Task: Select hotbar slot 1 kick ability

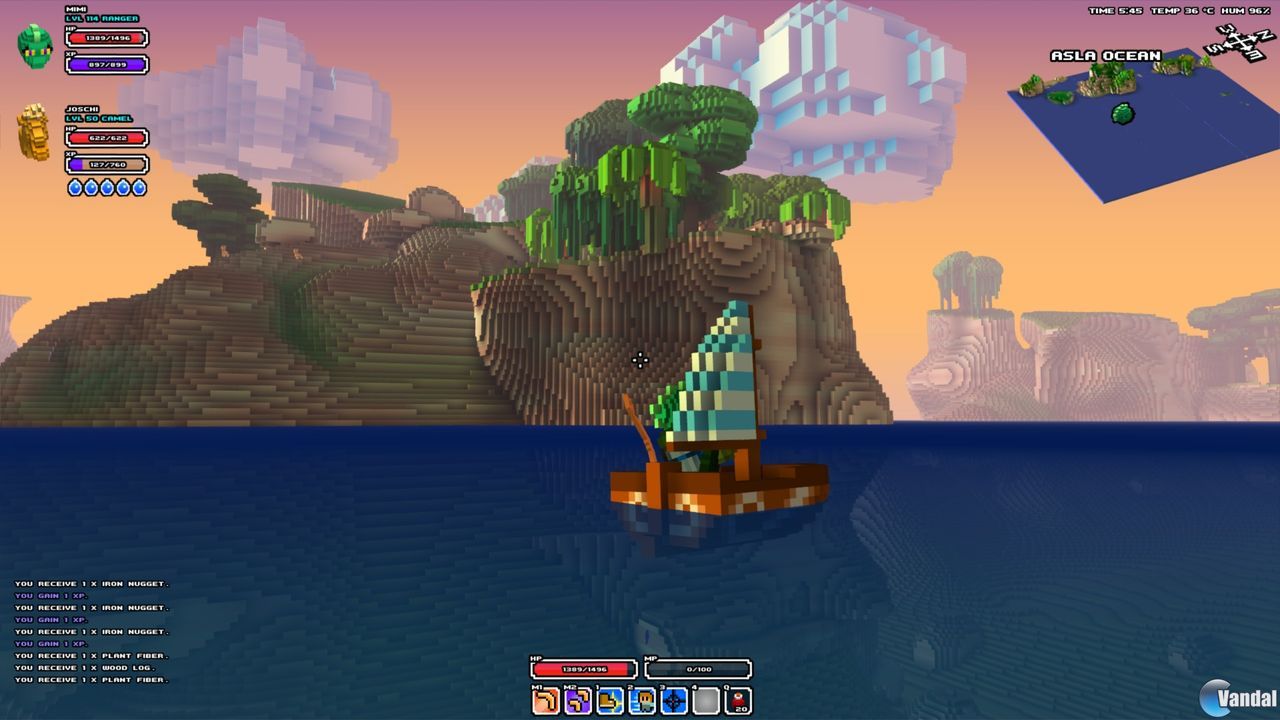Action: click(609, 701)
